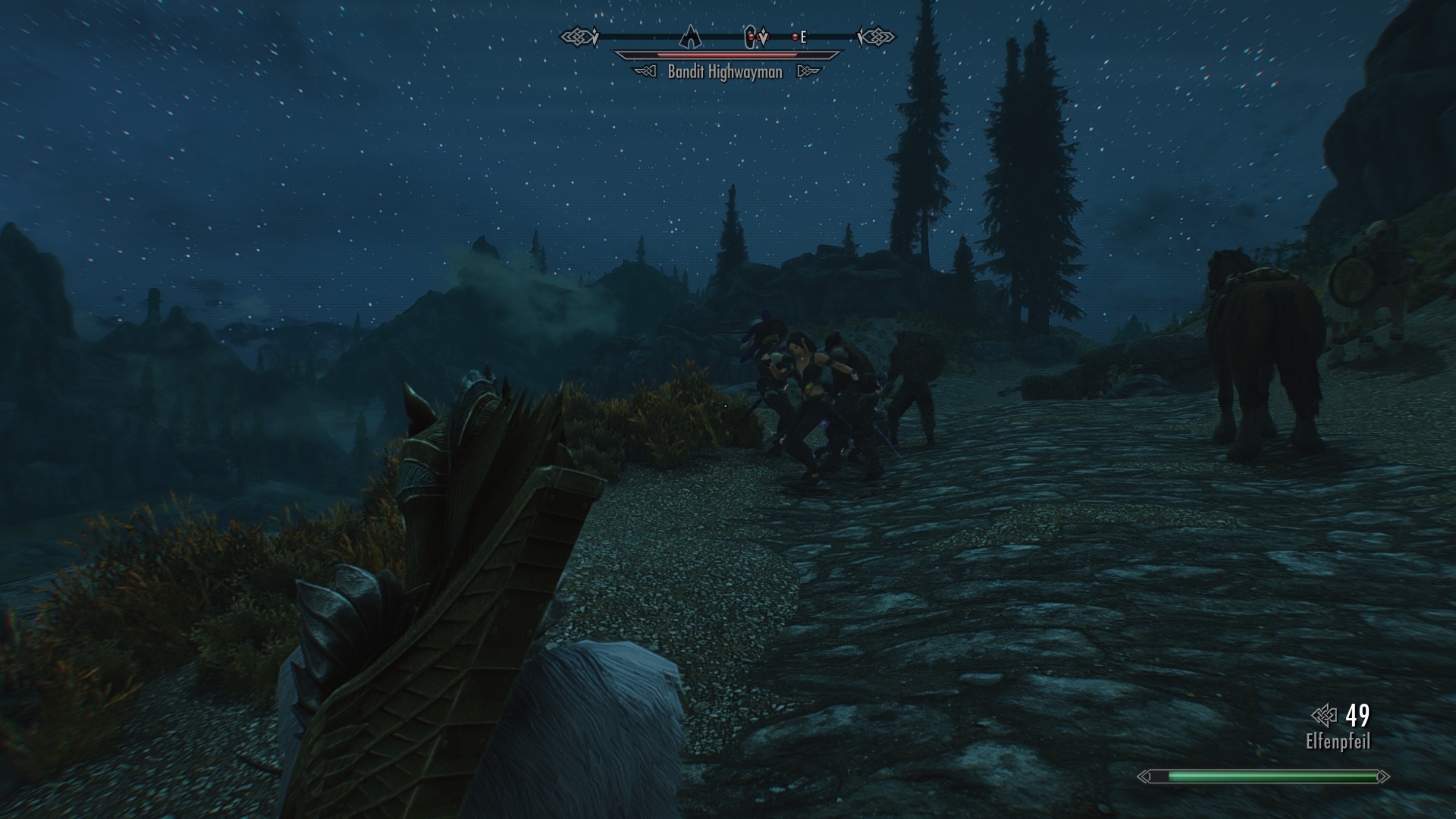Screen dimensions: 1456x819
Task: Click the red enemy dot inside the cave marker
Action: [752, 37]
